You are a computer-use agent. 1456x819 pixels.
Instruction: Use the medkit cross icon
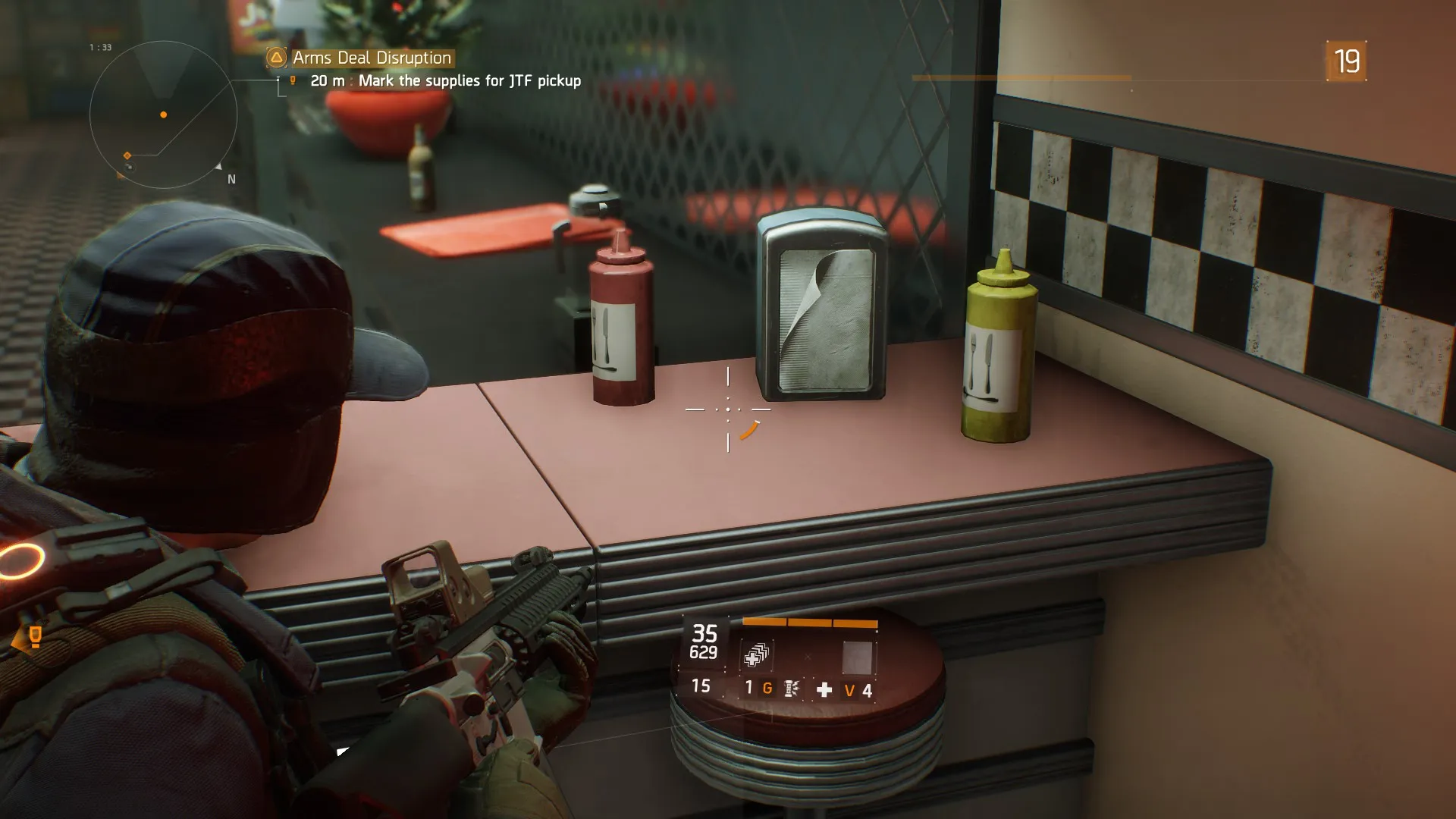(824, 689)
